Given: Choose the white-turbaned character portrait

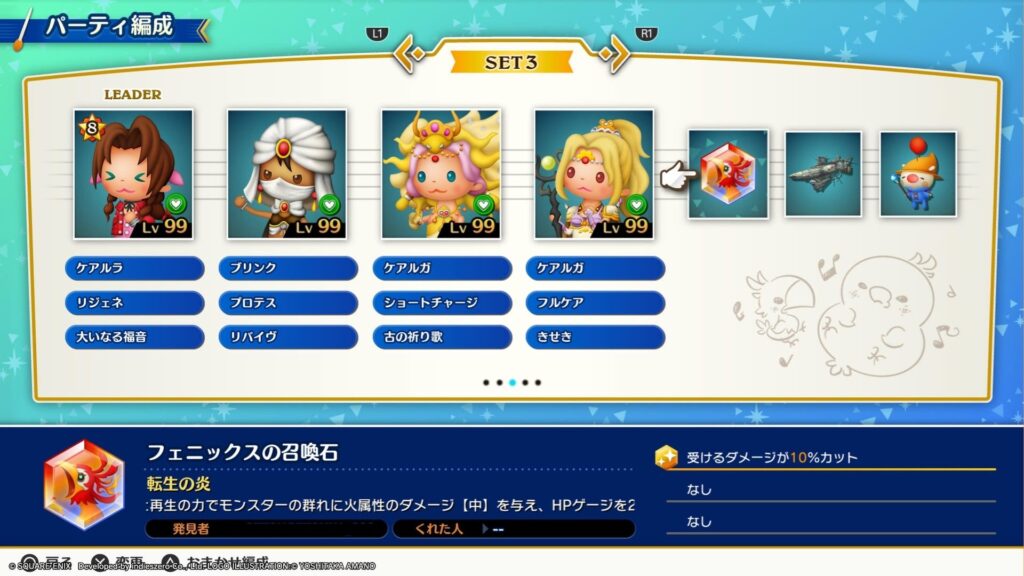Looking at the screenshot, I should click(x=287, y=174).
